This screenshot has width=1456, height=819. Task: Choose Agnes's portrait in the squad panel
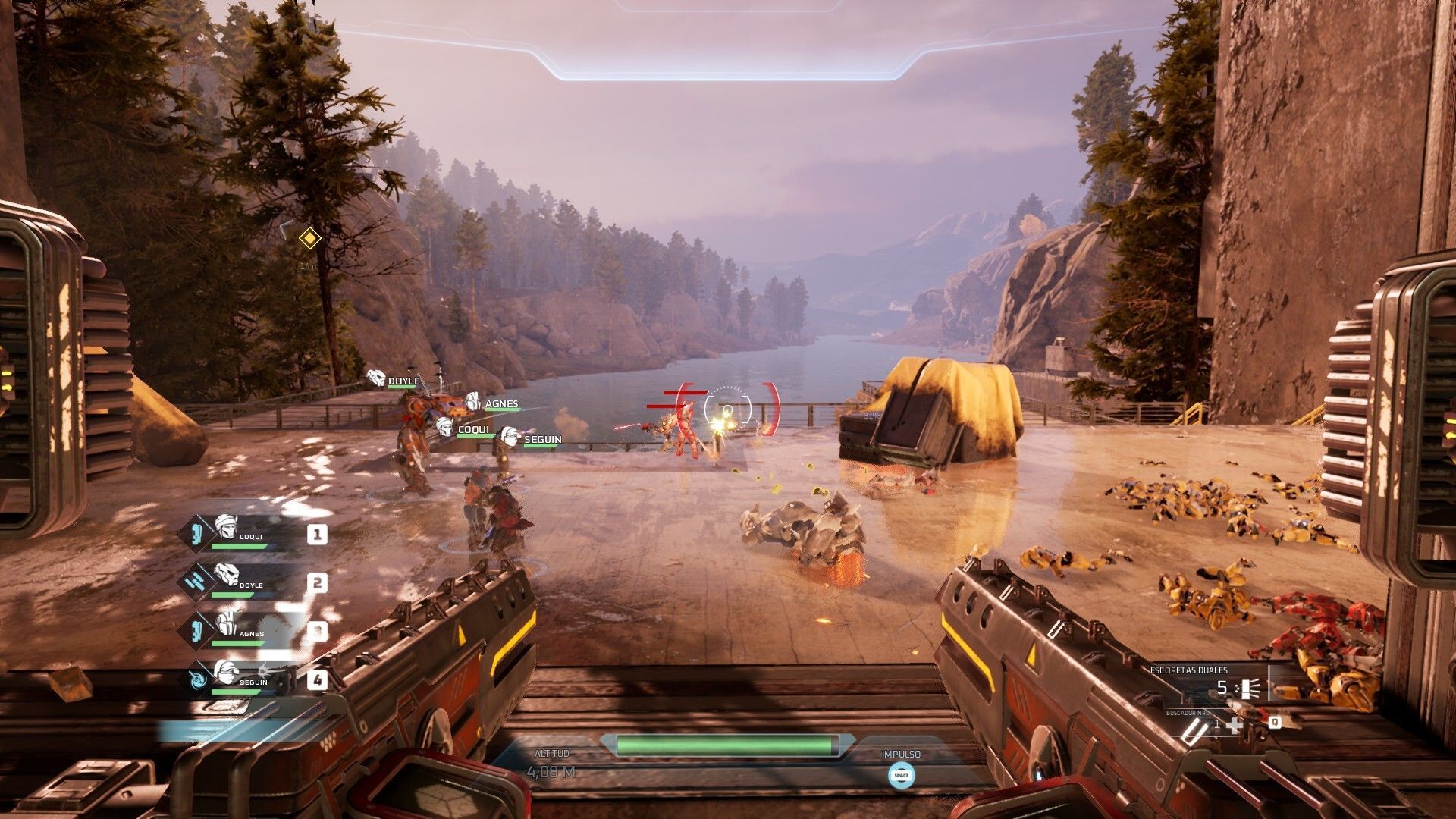[227, 624]
